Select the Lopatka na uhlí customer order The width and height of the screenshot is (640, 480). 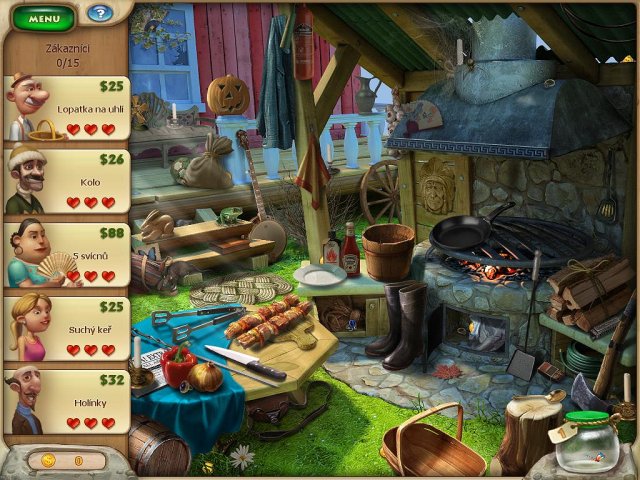pyautogui.click(x=67, y=109)
